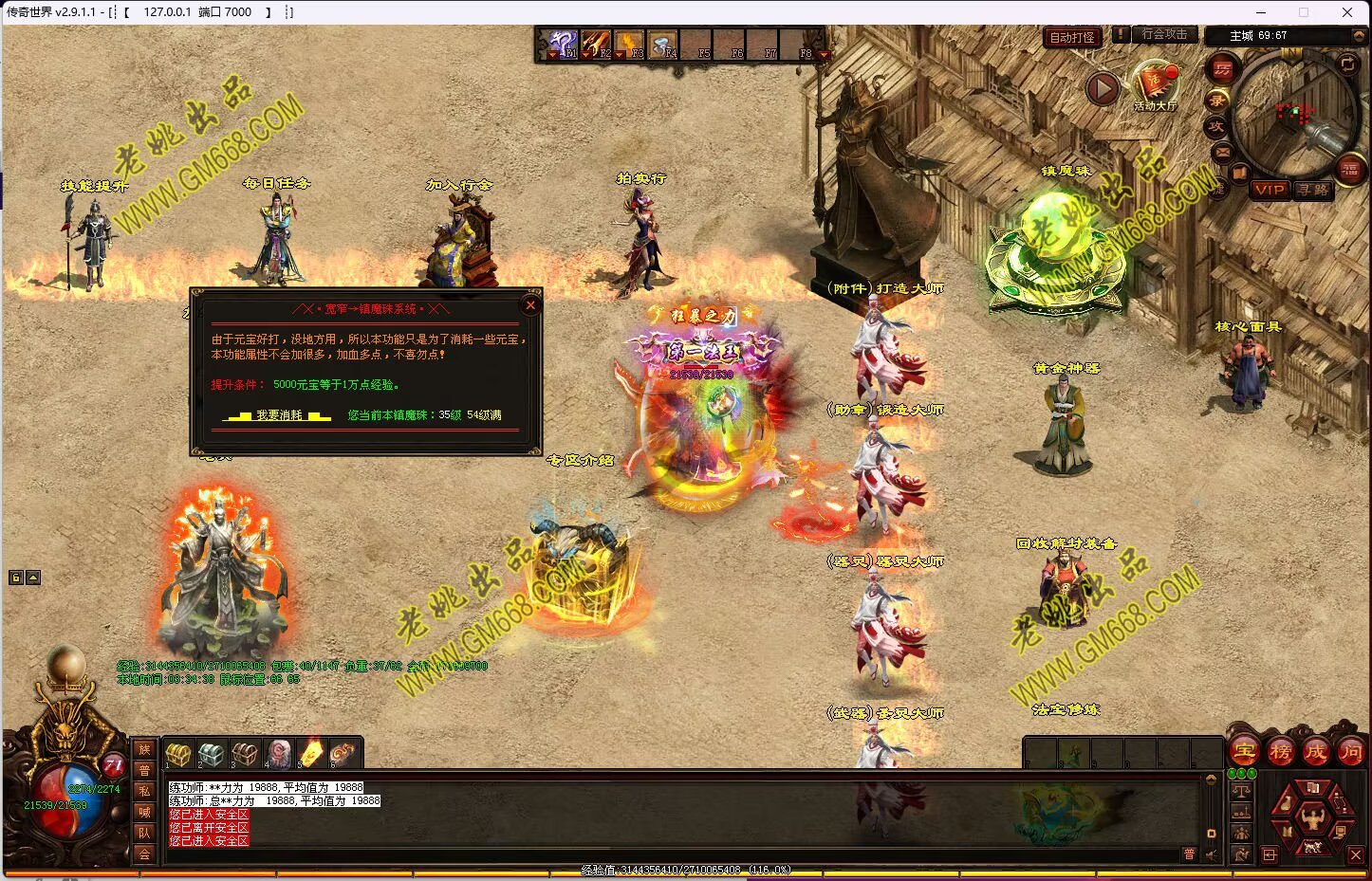Use the flaming yellow talisman in slot 5
This screenshot has width=1372, height=881.
pyautogui.click(x=311, y=754)
